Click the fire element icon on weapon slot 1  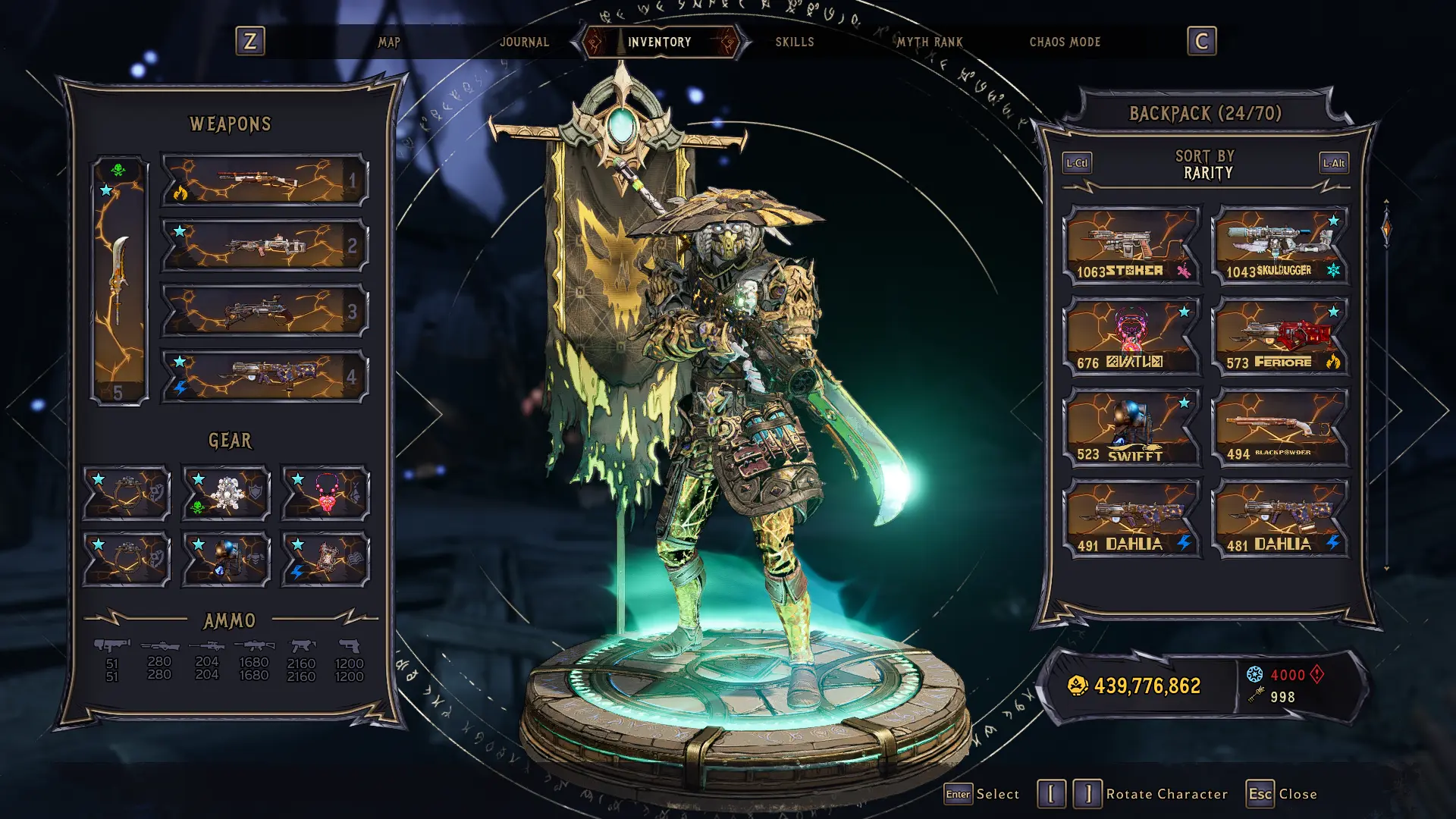point(181,193)
